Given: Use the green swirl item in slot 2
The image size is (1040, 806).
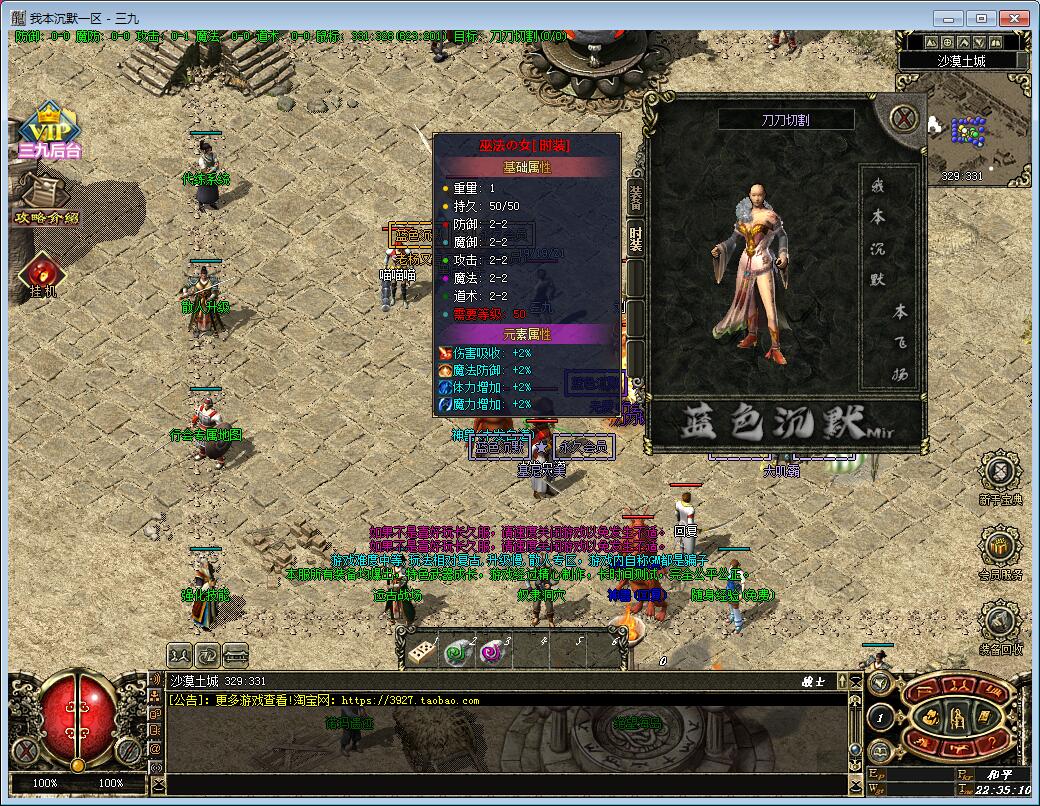Looking at the screenshot, I should click(457, 652).
